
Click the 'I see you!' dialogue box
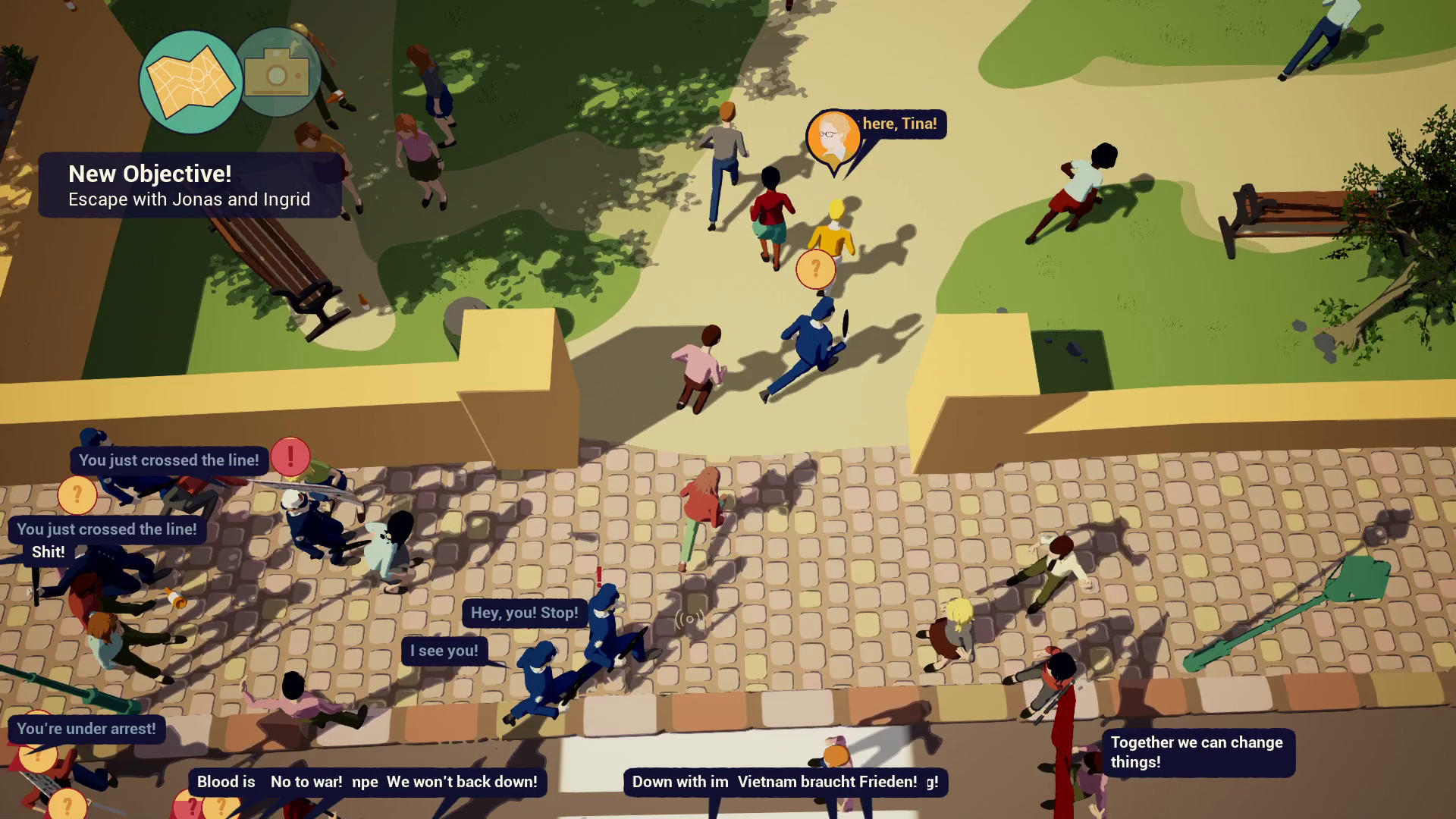[x=444, y=650]
